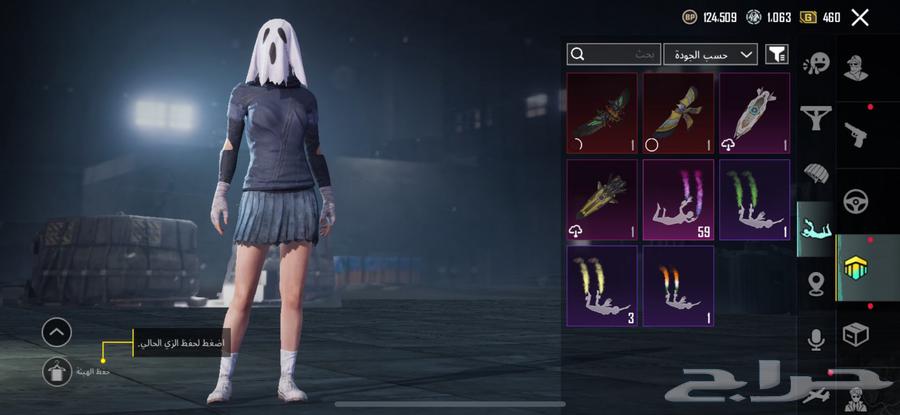Select the yellow-green aircraft skin
This screenshot has height=415, width=900.
point(602,200)
